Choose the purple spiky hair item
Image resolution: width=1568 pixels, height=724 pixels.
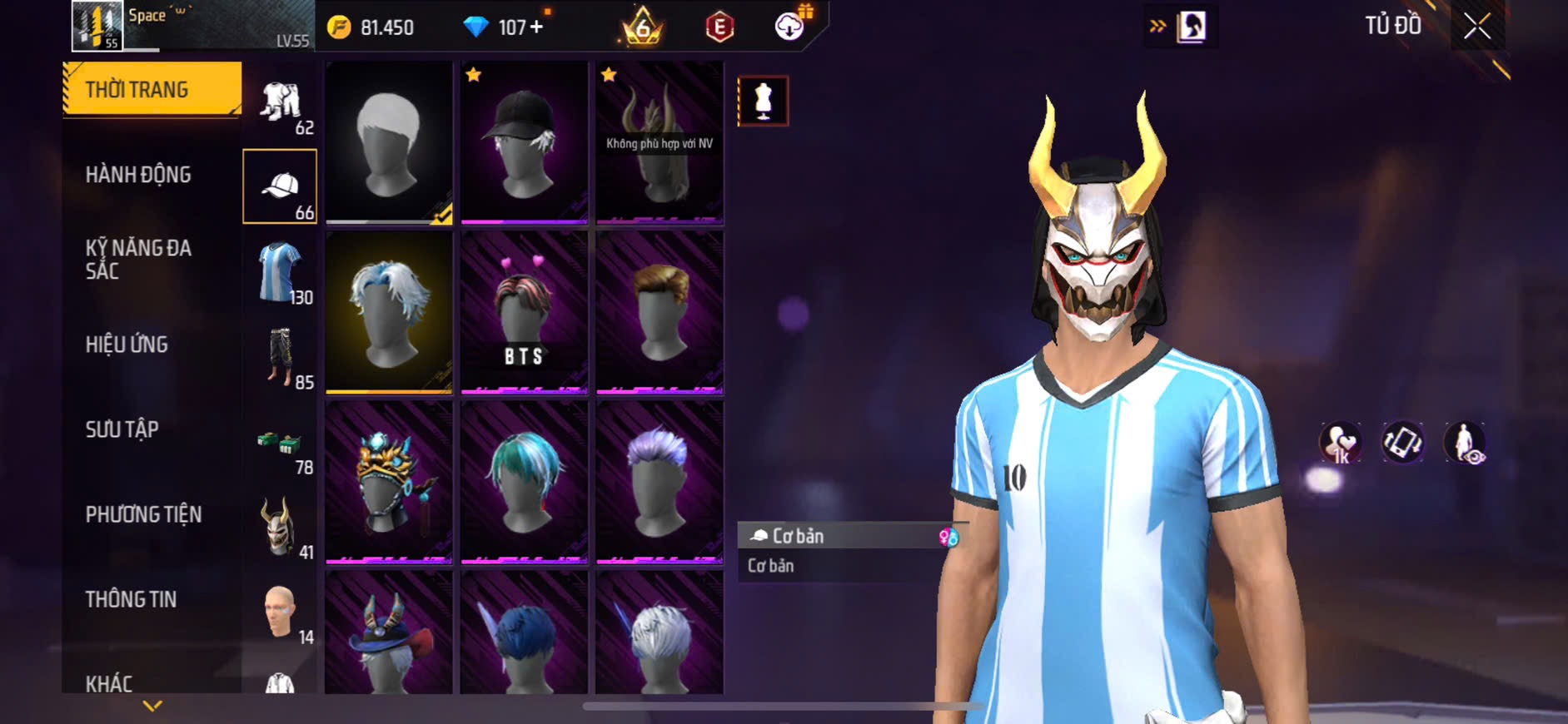[x=659, y=482]
